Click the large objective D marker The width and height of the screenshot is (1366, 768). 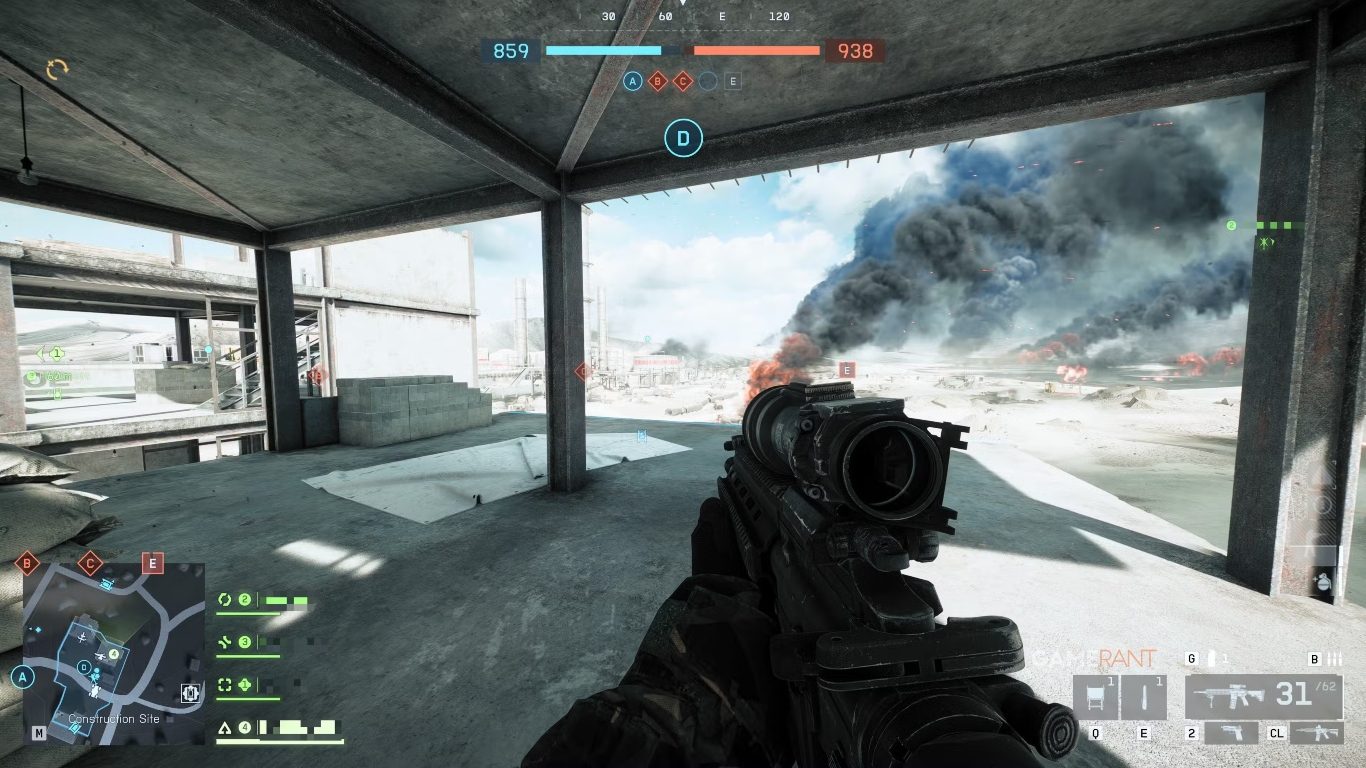click(684, 139)
